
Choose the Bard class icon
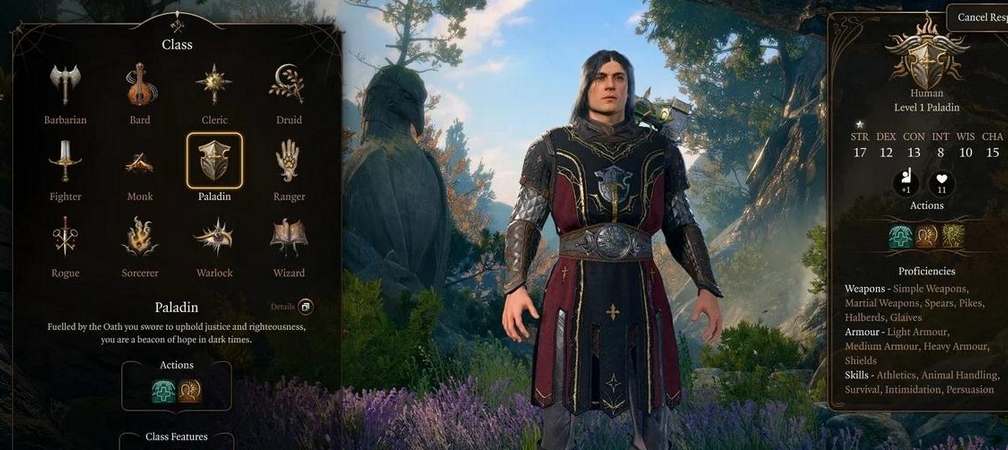[x=140, y=86]
